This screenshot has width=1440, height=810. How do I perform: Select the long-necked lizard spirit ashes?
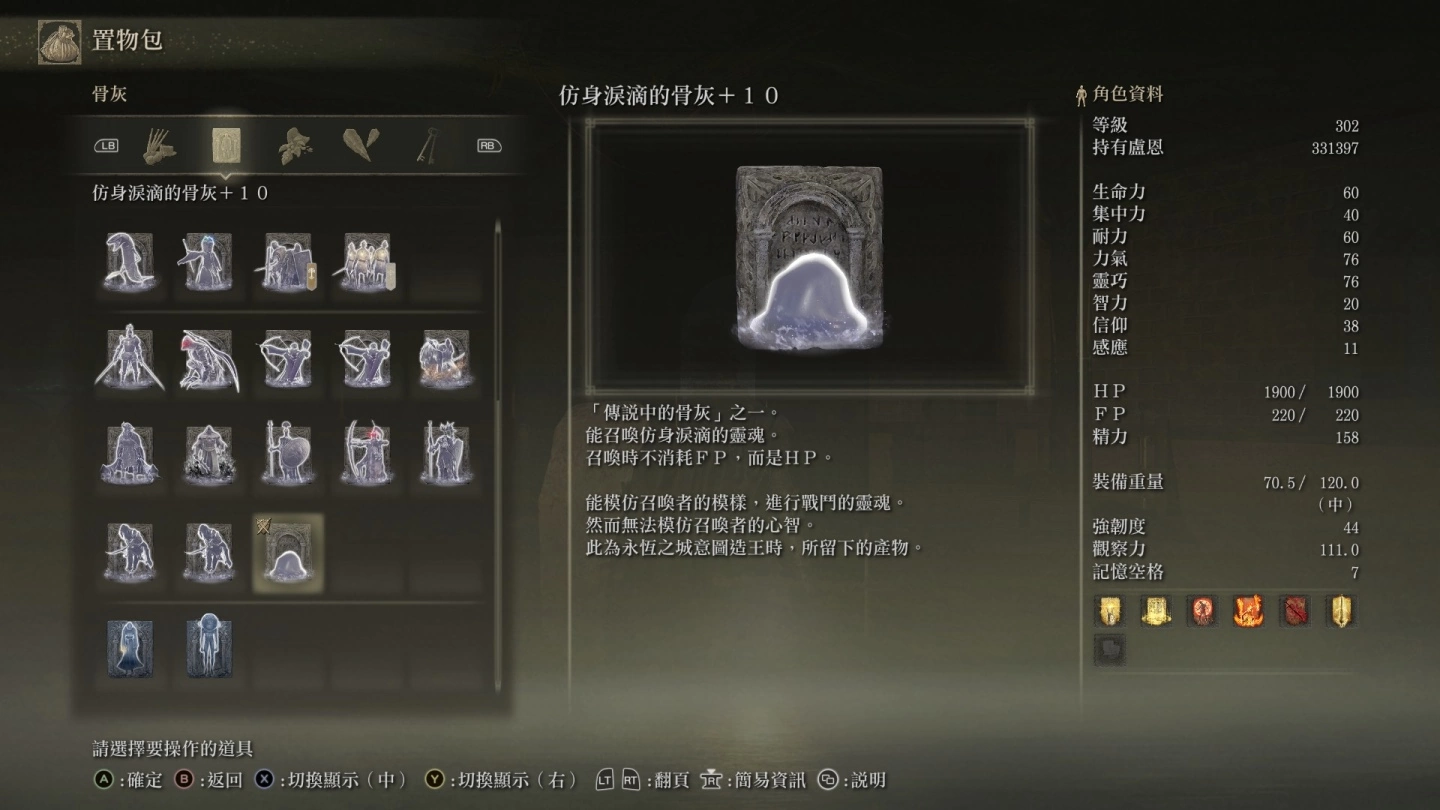(130, 263)
